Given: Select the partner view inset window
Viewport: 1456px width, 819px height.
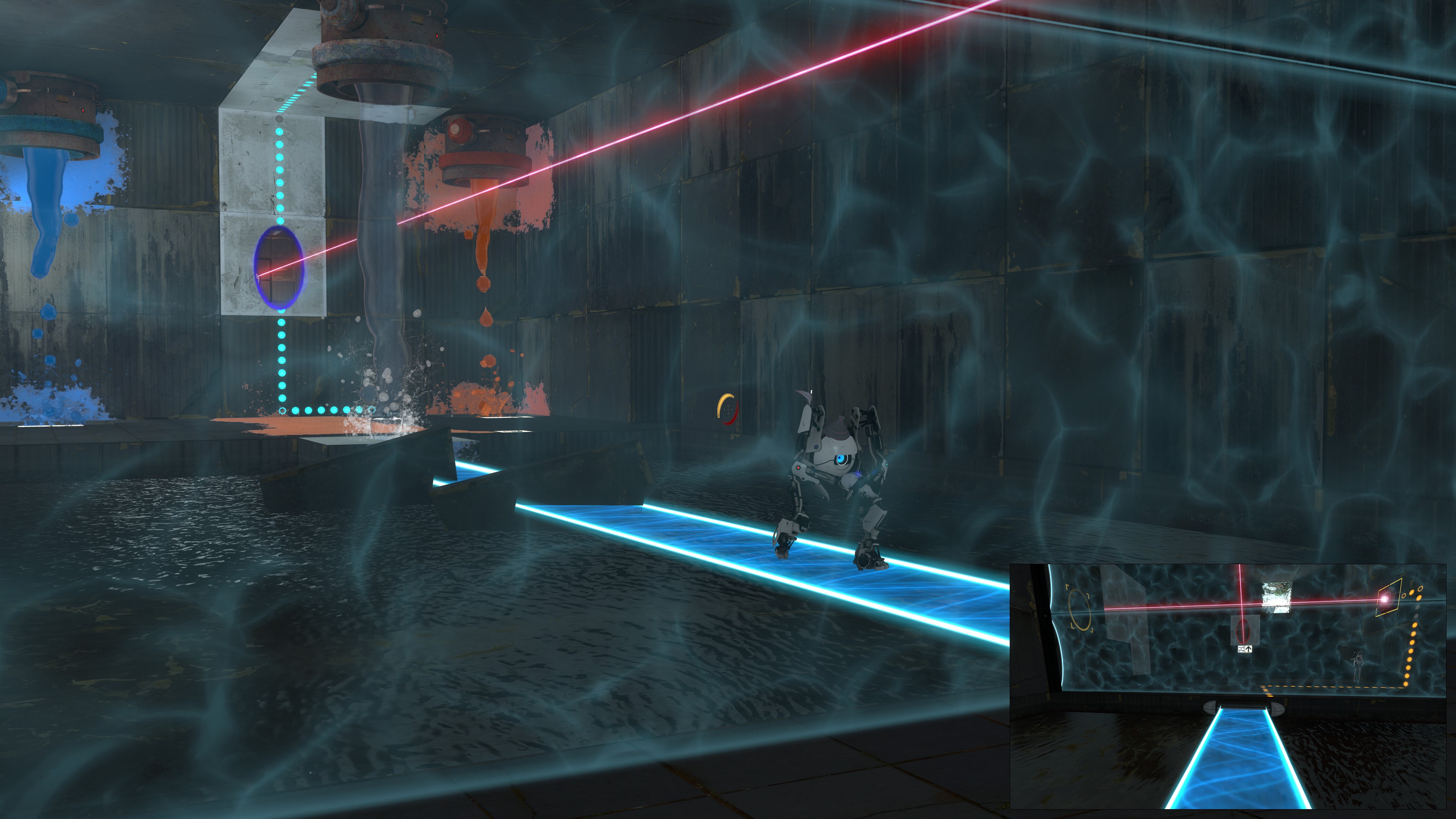Looking at the screenshot, I should tap(1227, 686).
